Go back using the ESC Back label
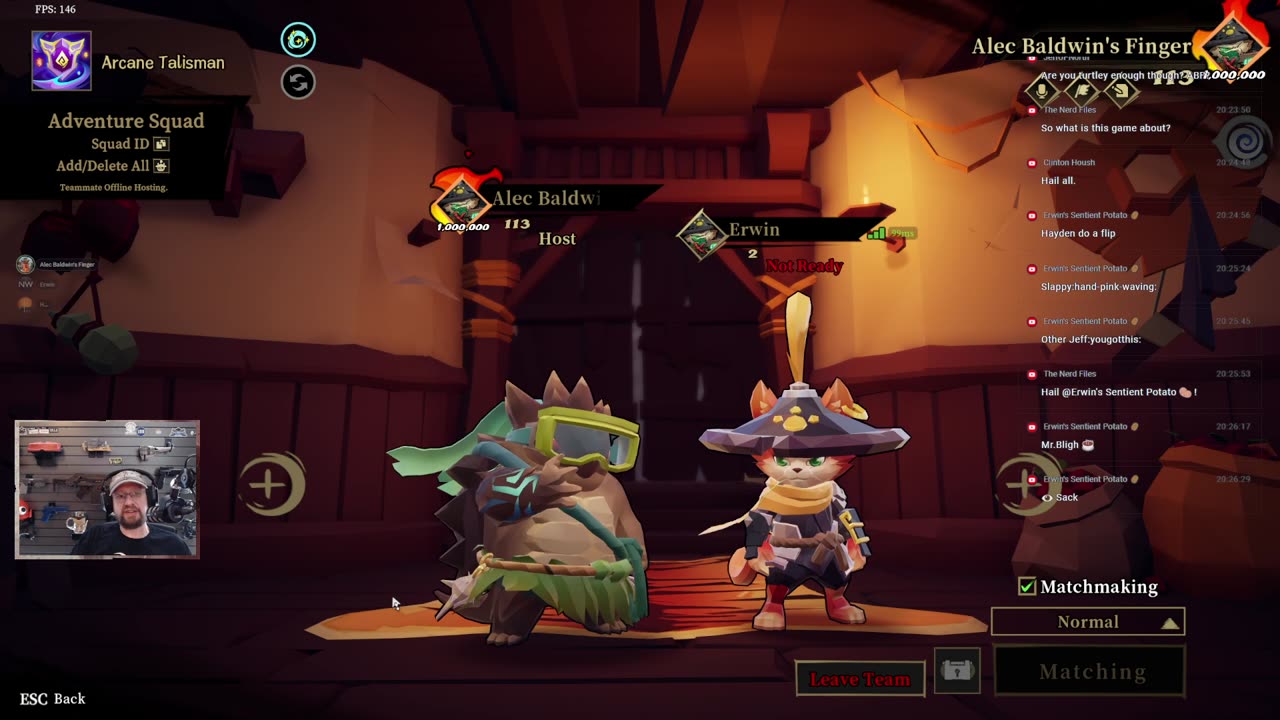The width and height of the screenshot is (1280, 720). pyautogui.click(x=53, y=699)
